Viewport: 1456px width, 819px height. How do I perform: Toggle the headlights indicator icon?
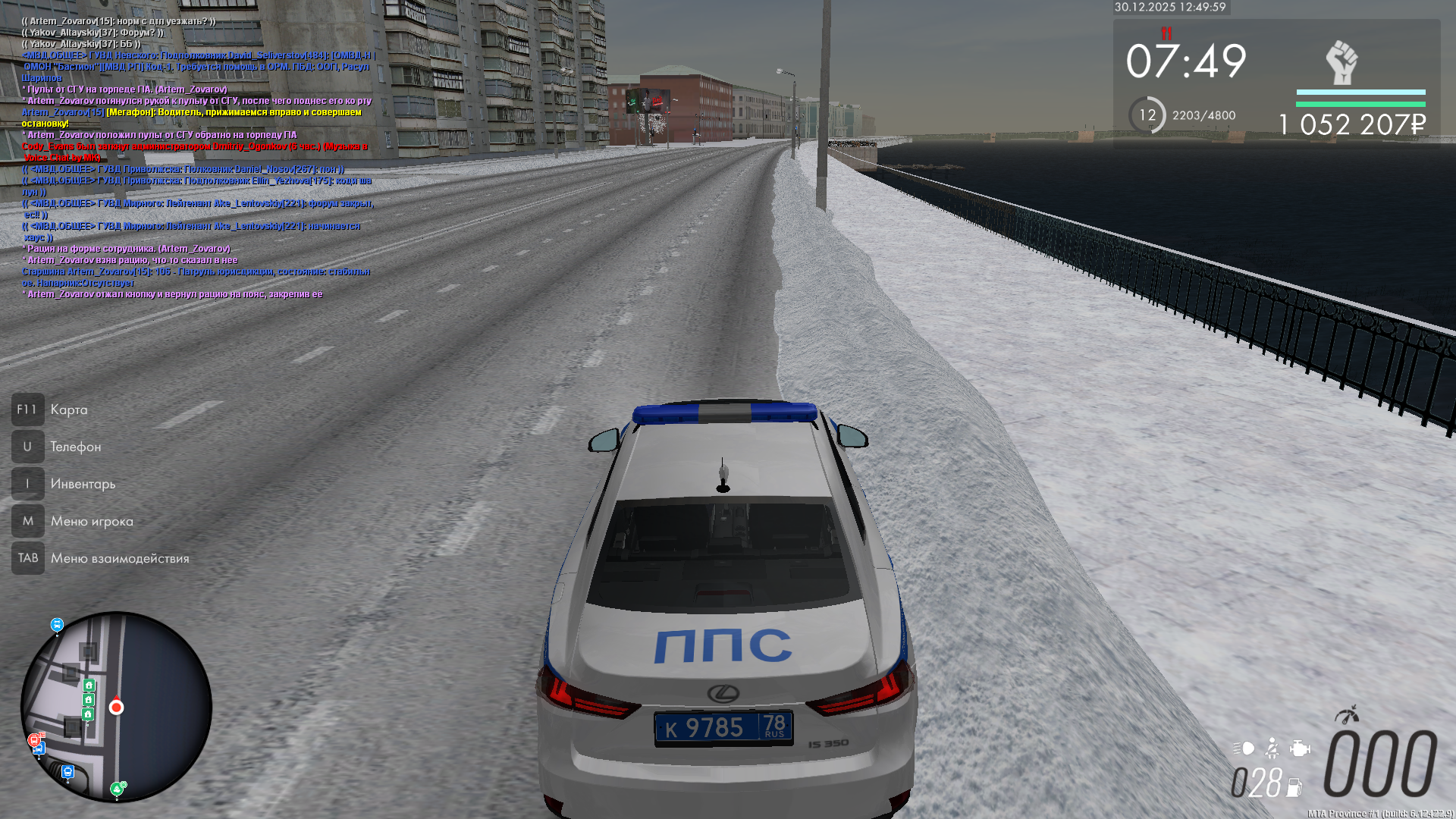1244,748
